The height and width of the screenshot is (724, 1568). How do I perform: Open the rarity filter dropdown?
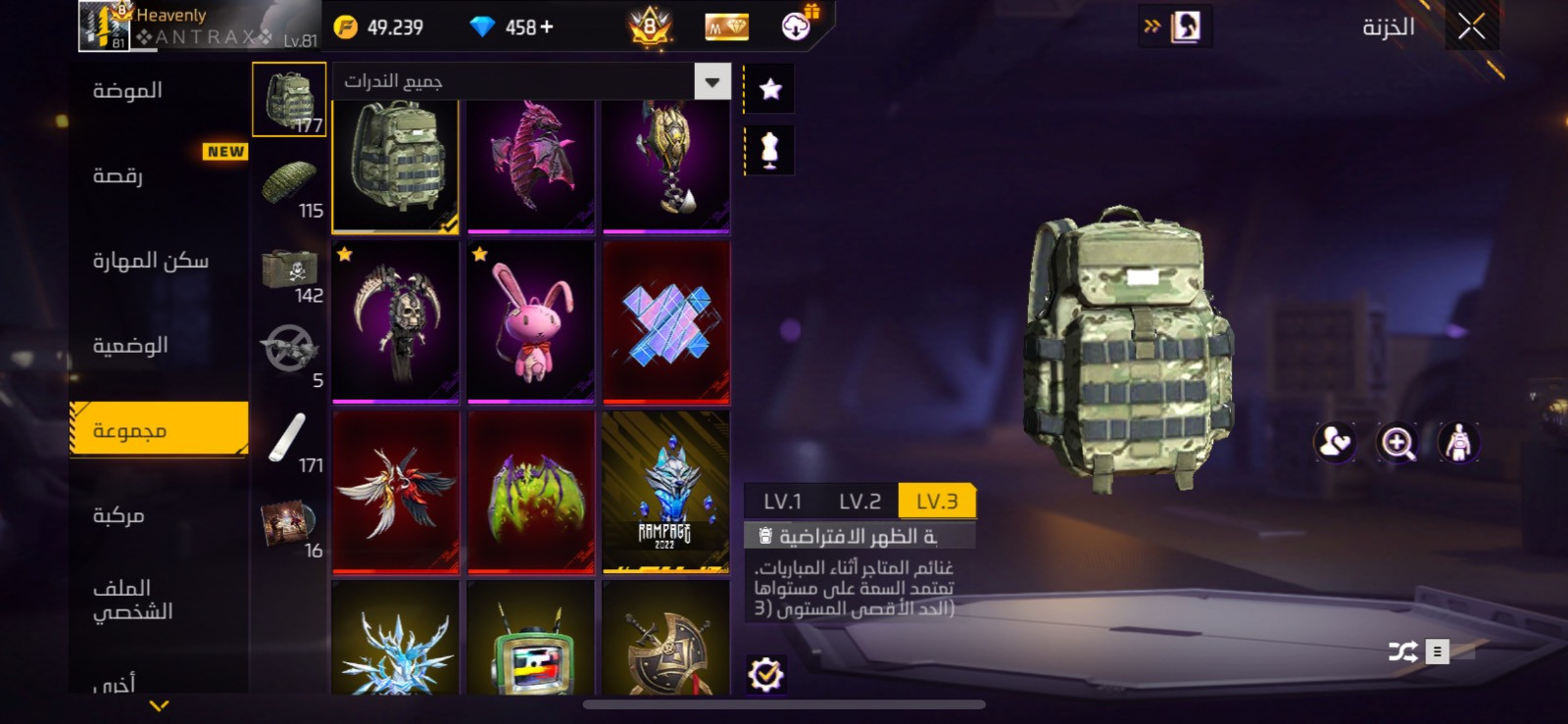[712, 82]
